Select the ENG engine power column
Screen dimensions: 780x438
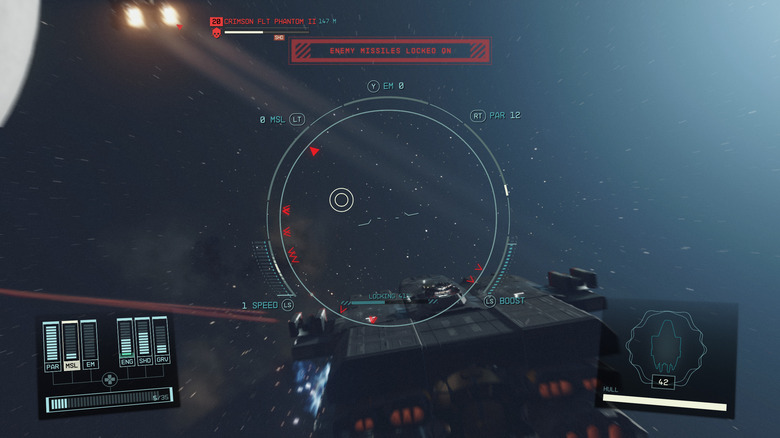pyautogui.click(x=126, y=340)
